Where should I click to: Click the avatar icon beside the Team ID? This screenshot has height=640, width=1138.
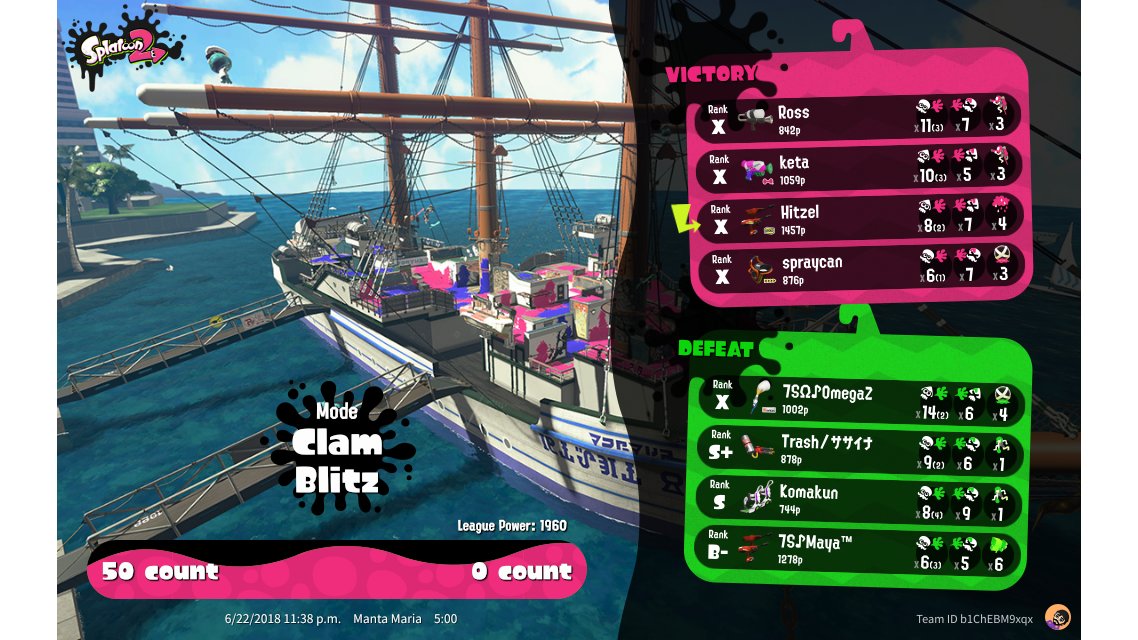(x=1057, y=617)
